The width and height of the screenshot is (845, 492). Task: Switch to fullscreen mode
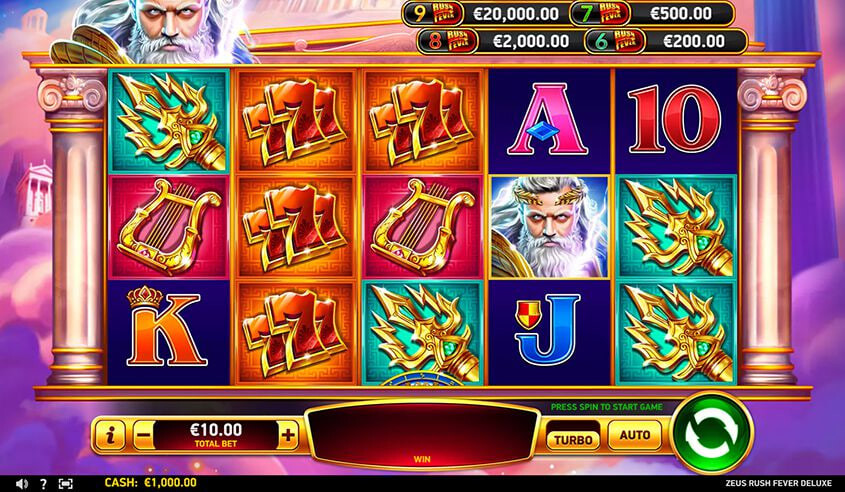tap(66, 483)
